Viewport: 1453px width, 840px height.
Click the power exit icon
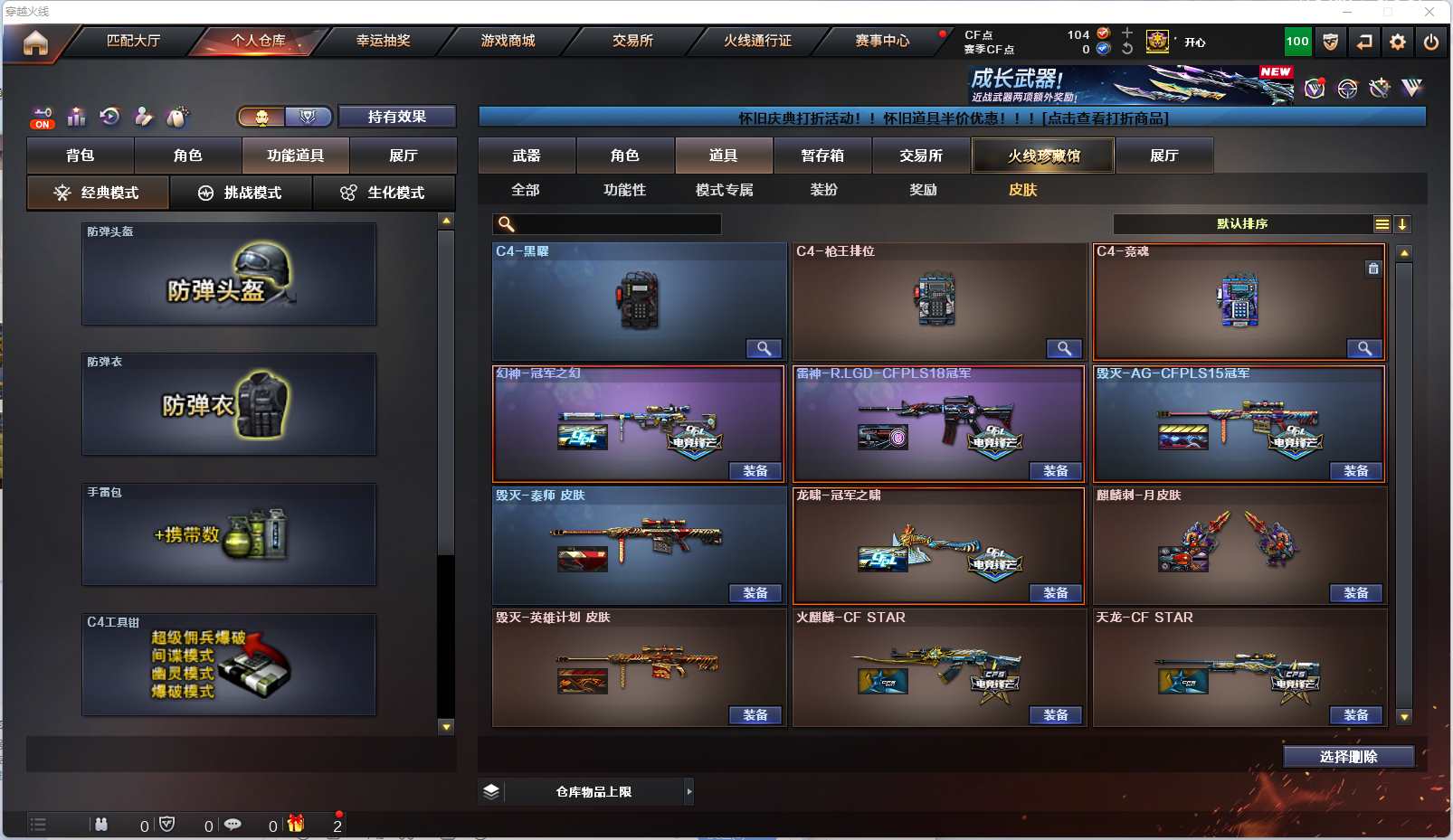pos(1431,42)
